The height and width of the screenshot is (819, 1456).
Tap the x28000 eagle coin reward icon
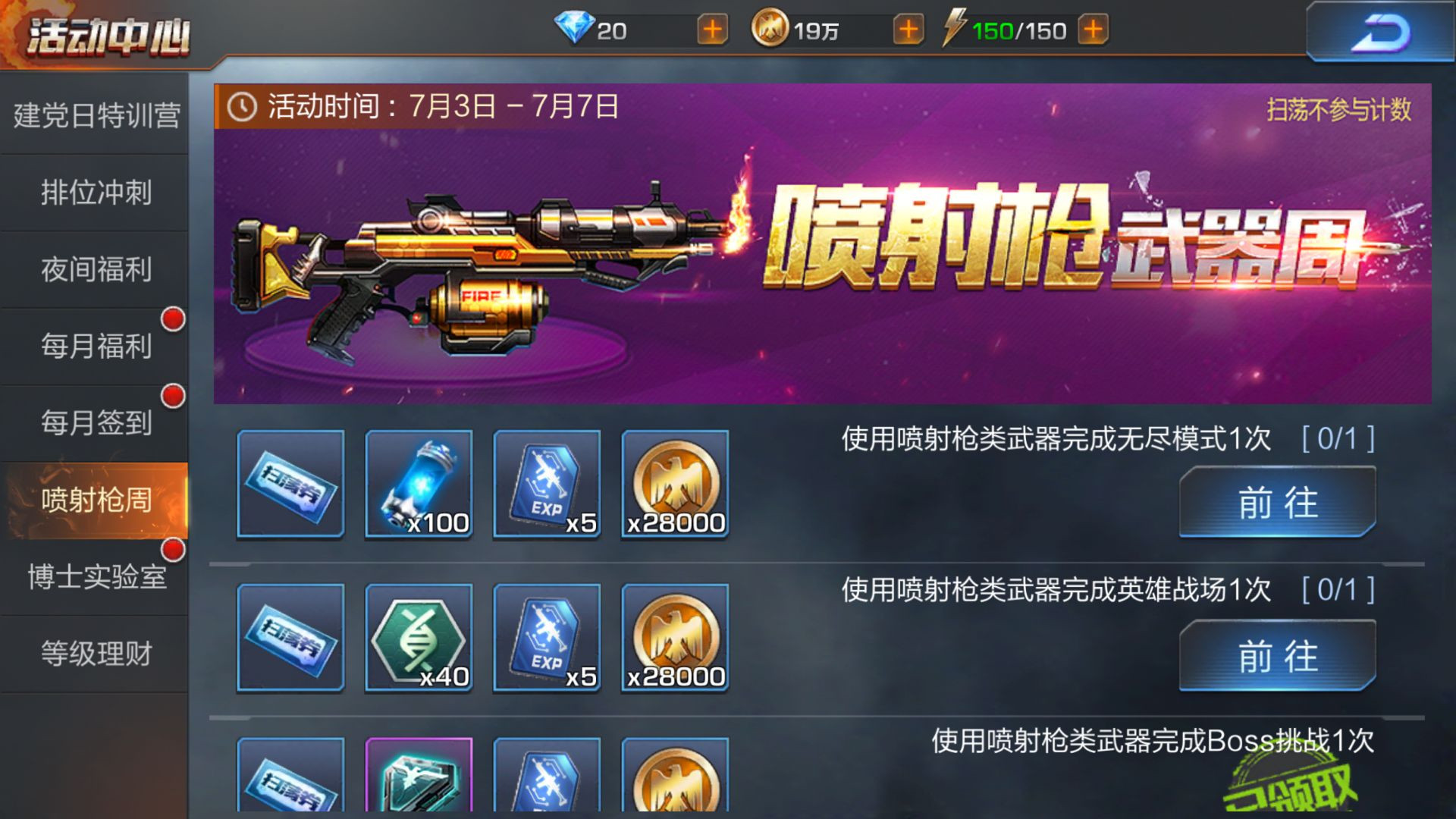pos(675,485)
